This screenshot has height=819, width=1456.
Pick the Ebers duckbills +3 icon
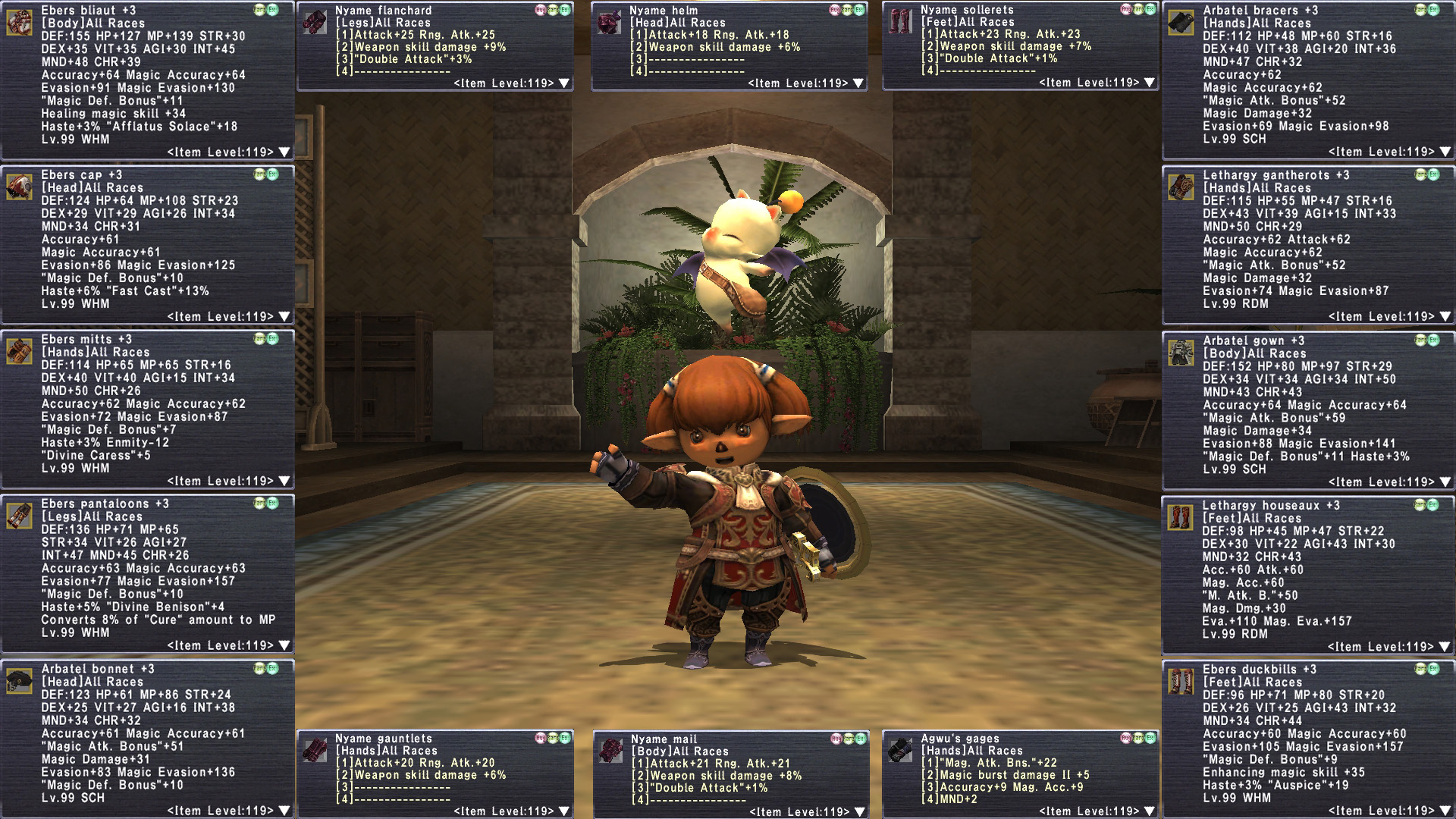(1181, 681)
